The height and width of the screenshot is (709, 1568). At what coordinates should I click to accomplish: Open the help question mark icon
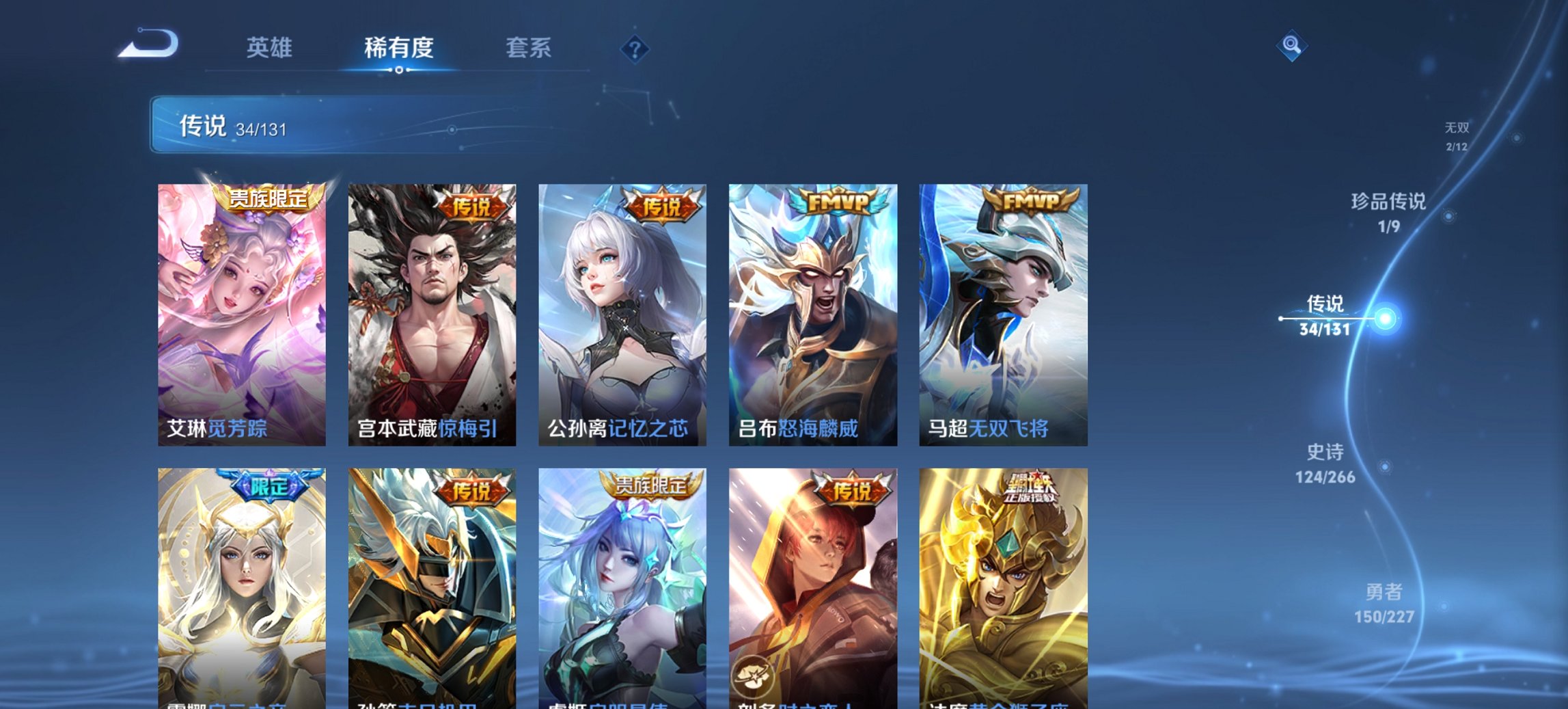coord(635,49)
